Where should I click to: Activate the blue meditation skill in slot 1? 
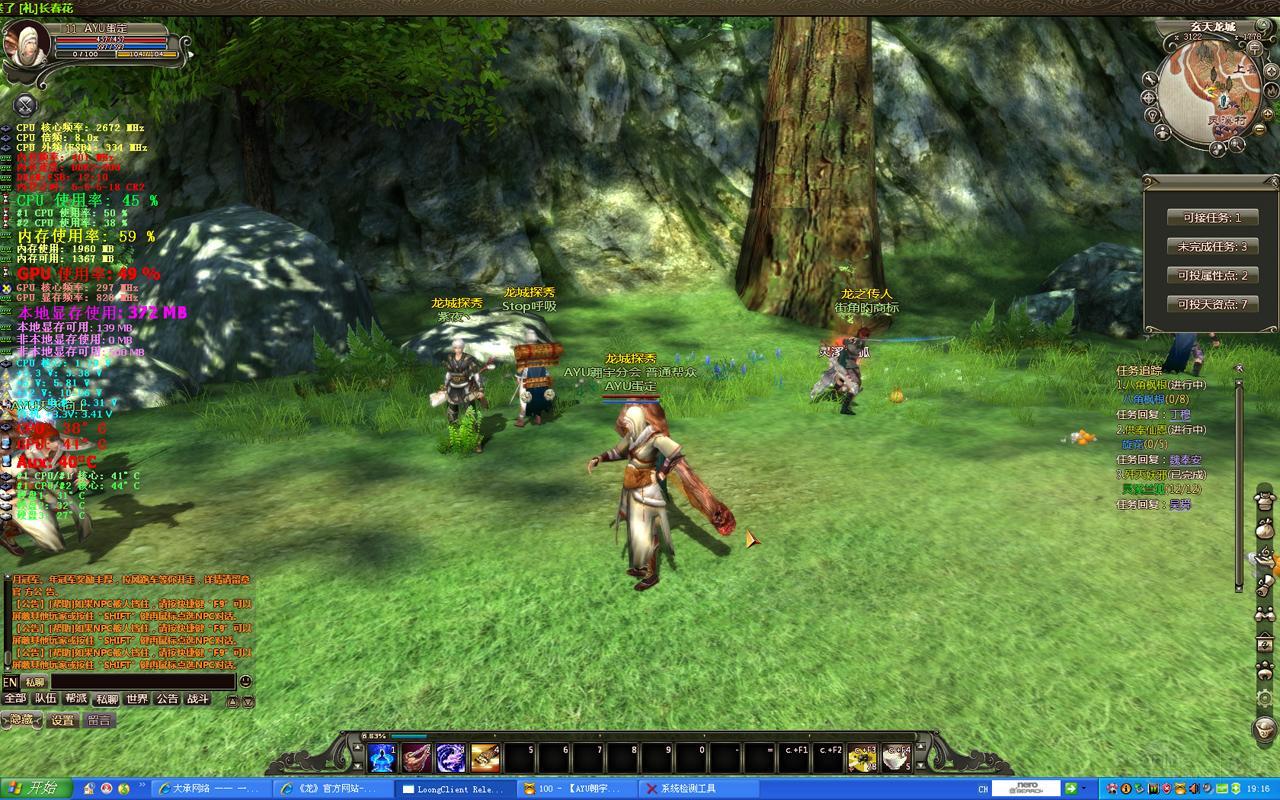point(383,759)
